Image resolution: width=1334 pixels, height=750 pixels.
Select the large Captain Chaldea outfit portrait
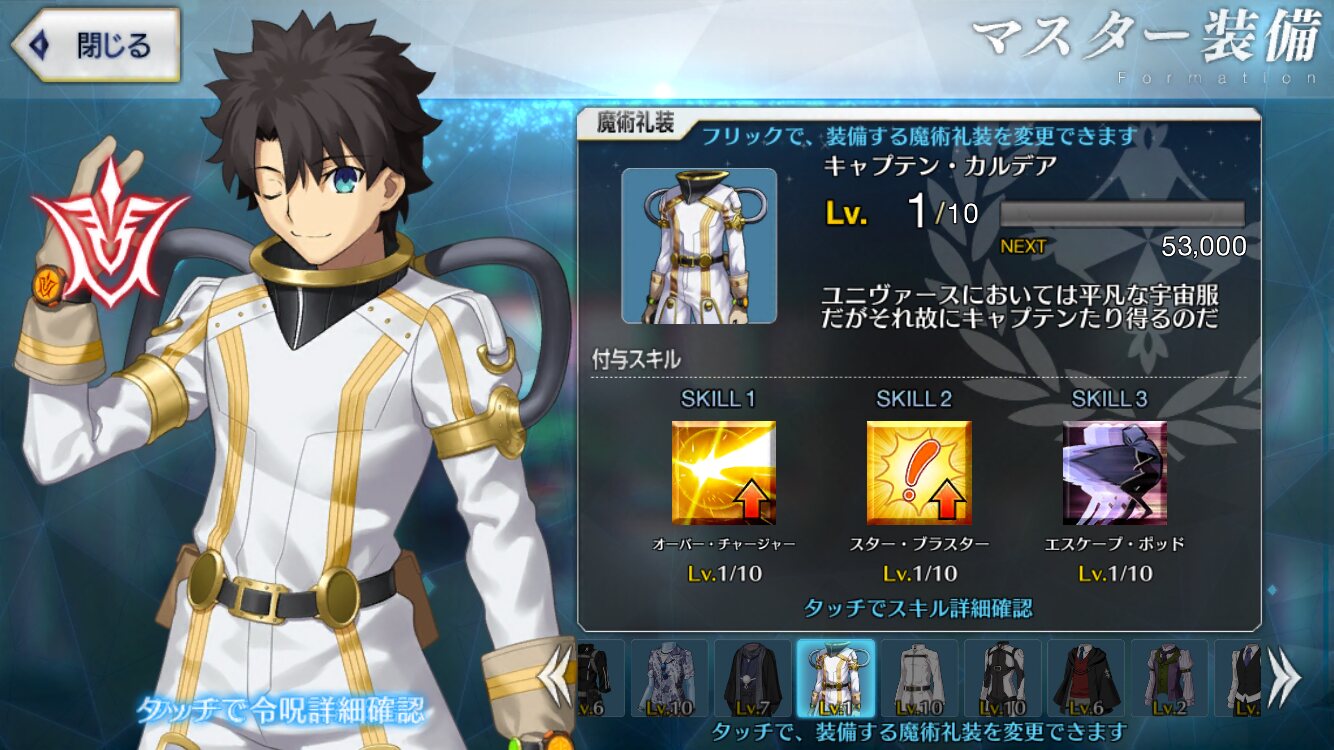tap(699, 246)
